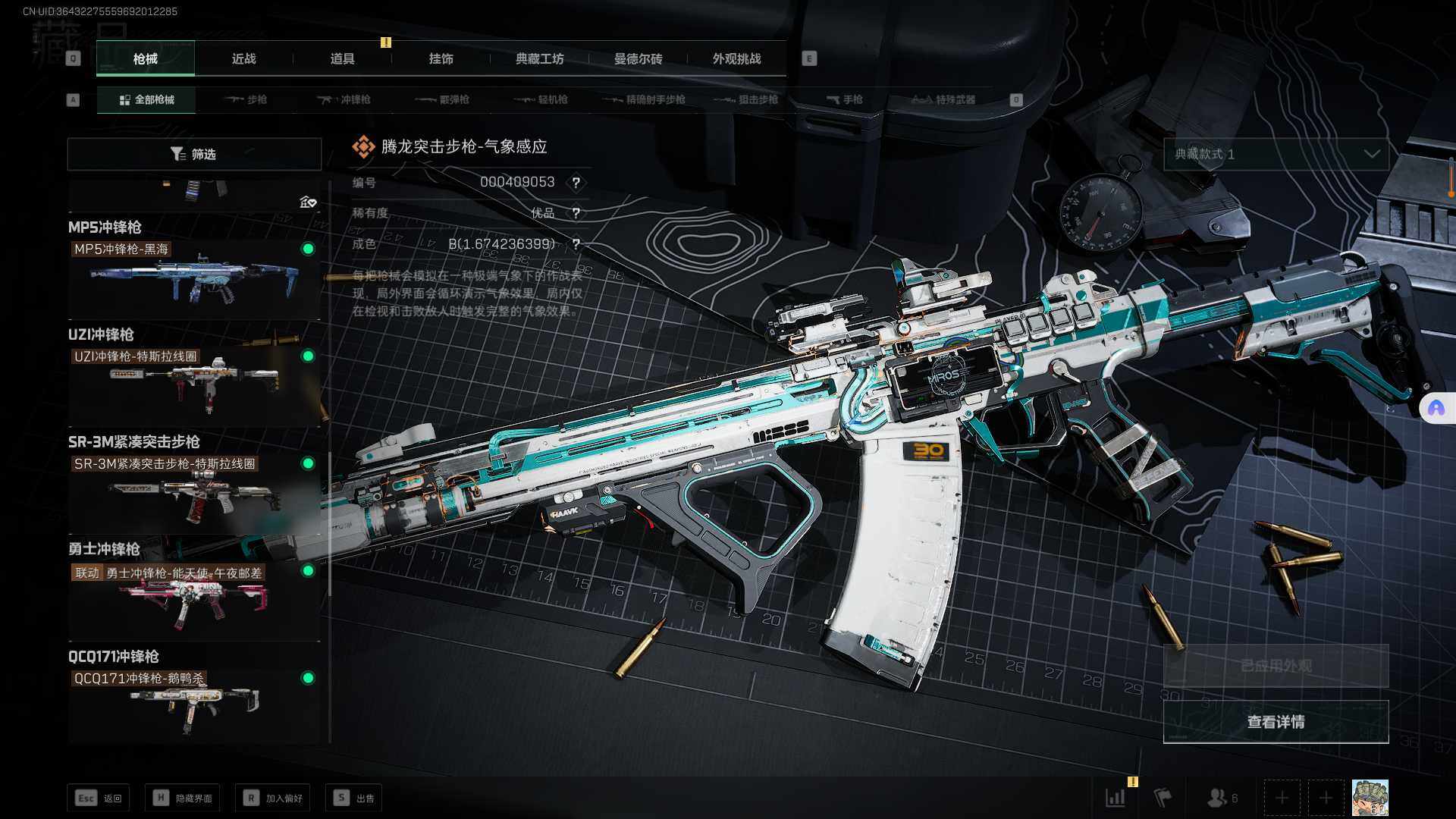
Task: Click the 查看详情 details button
Action: [1276, 722]
